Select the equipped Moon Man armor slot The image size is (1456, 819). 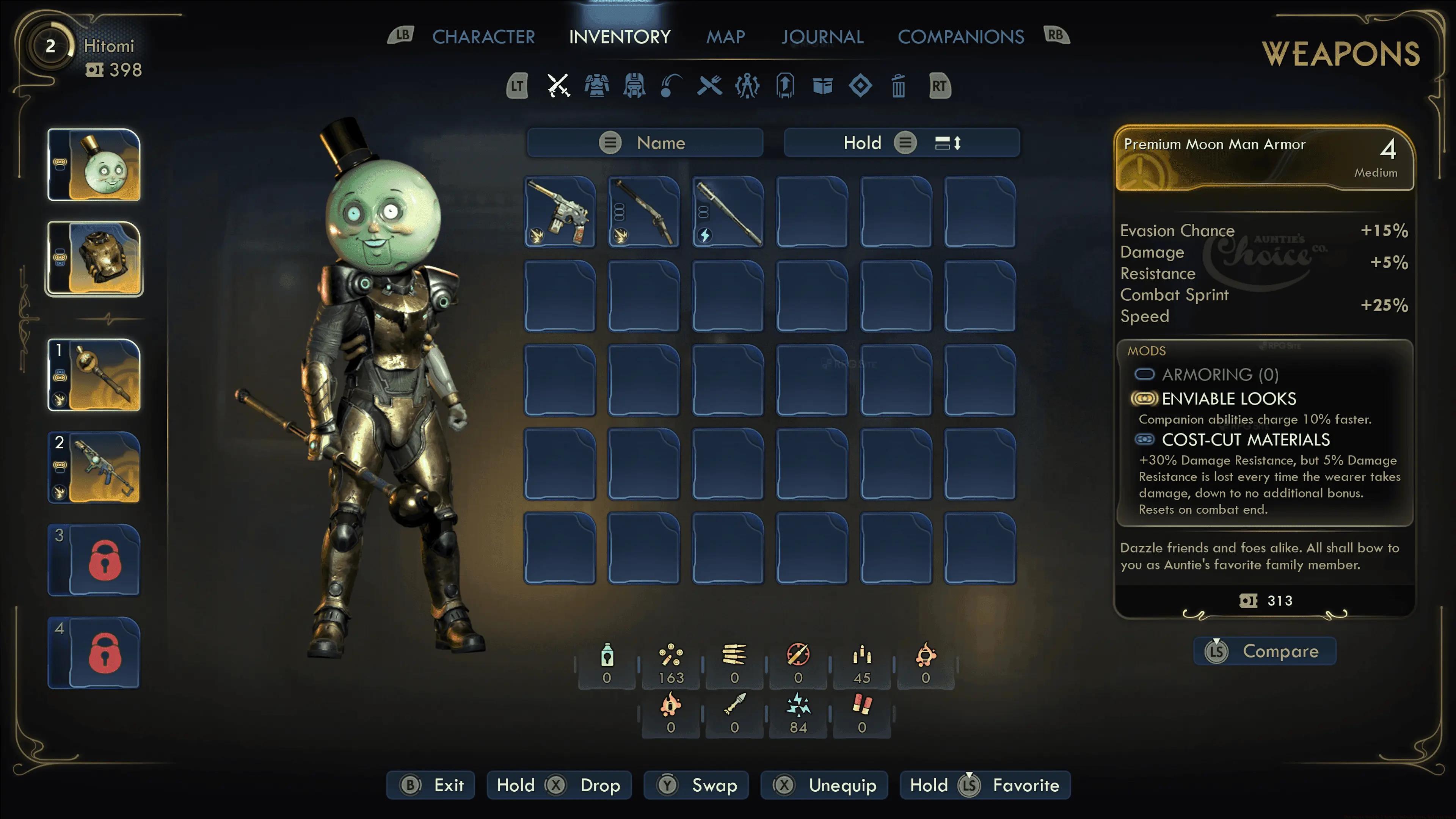click(x=94, y=258)
